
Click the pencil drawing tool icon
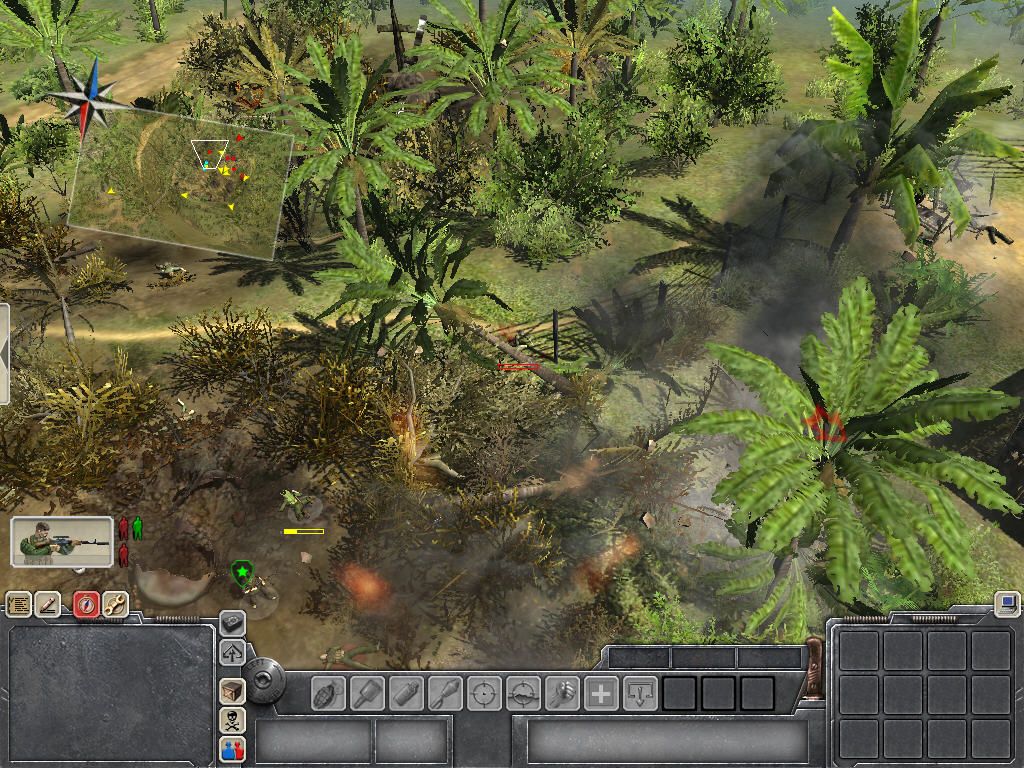pos(48,604)
